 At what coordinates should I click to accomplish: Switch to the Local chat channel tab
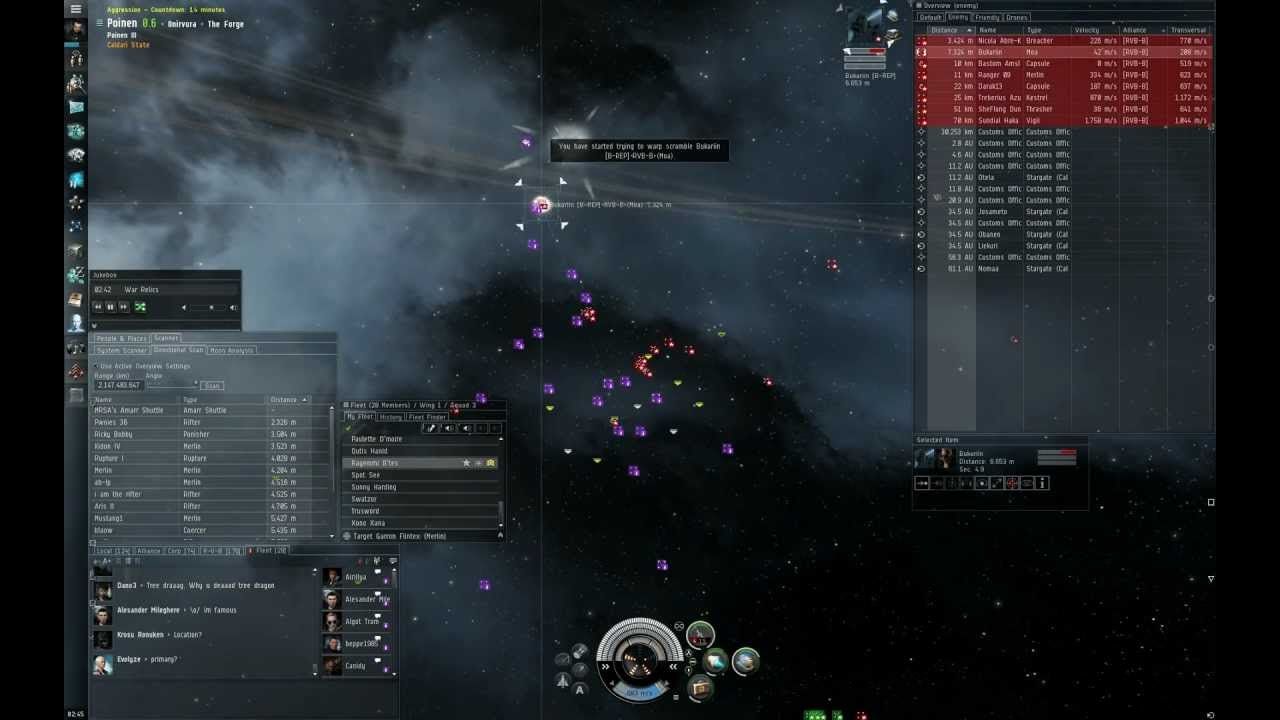pyautogui.click(x=112, y=551)
